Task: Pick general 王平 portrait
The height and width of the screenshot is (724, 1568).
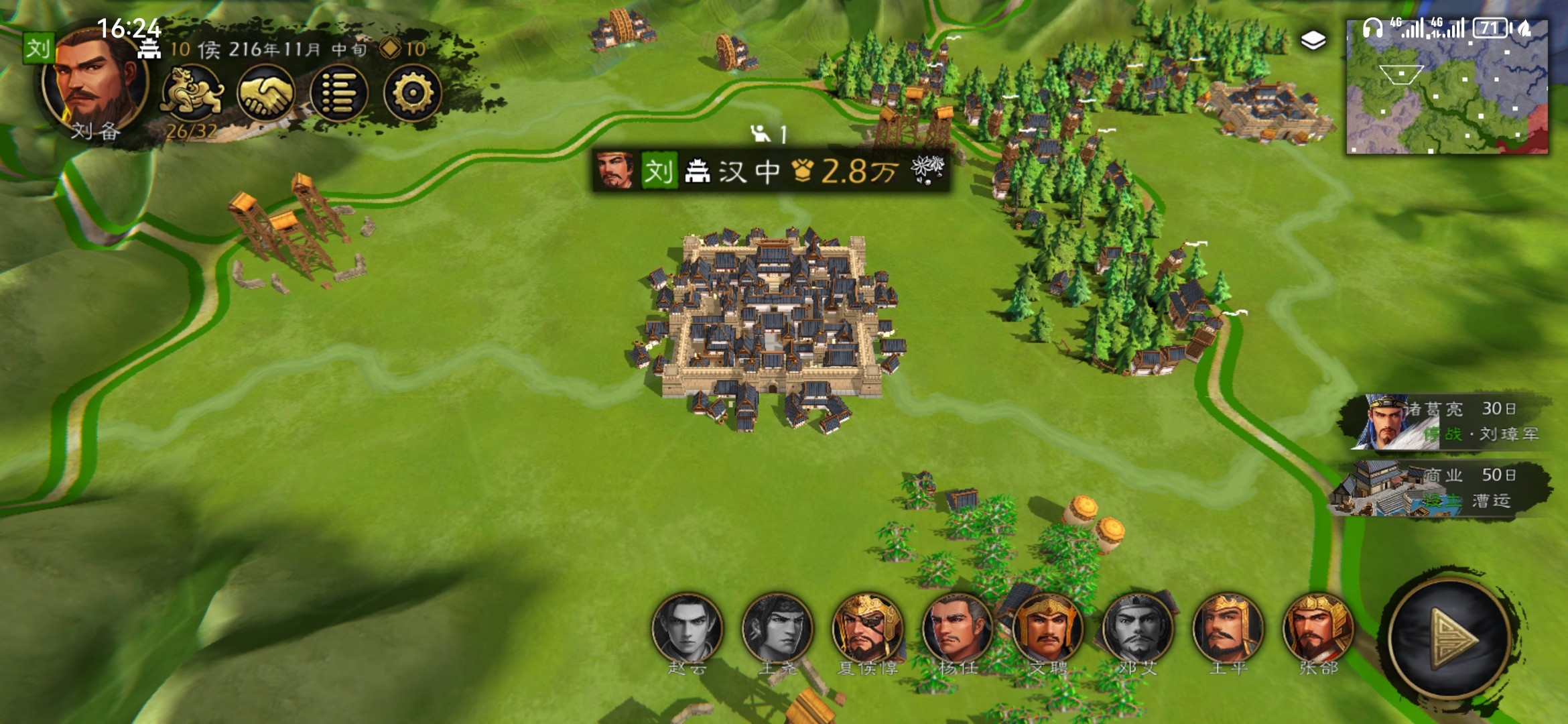Action: [1228, 628]
